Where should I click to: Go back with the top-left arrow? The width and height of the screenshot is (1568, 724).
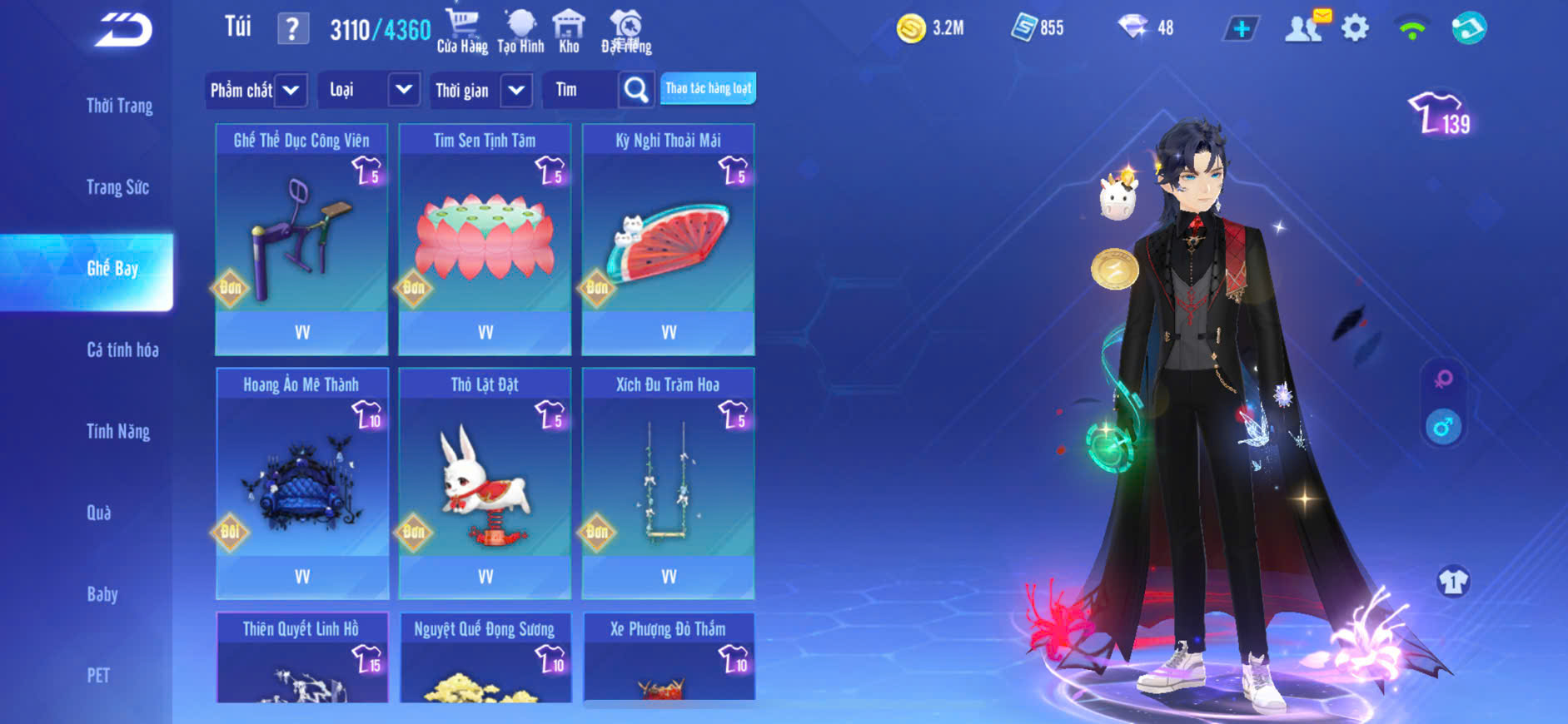coord(123,30)
